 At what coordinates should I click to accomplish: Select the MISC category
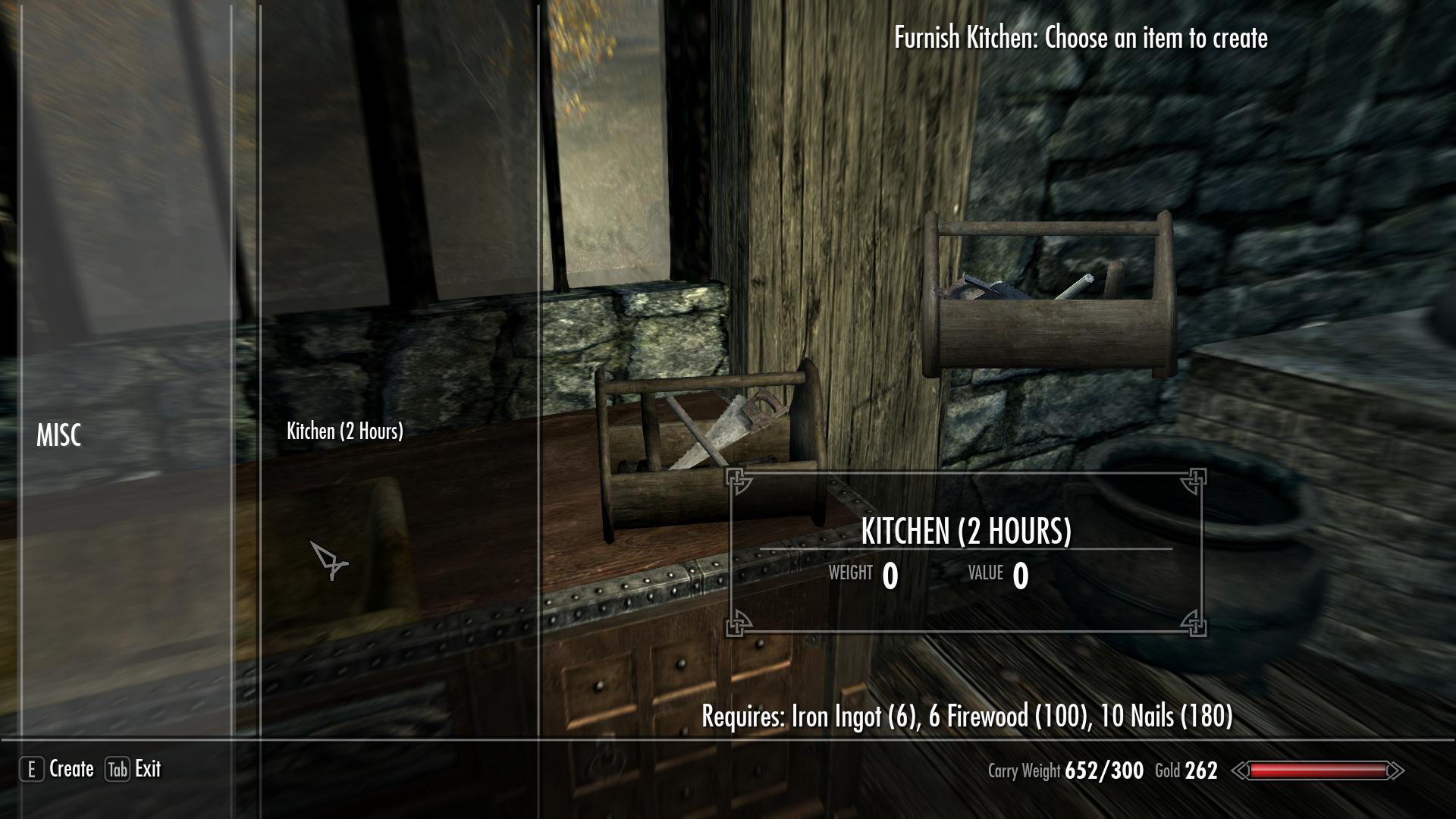[x=58, y=435]
